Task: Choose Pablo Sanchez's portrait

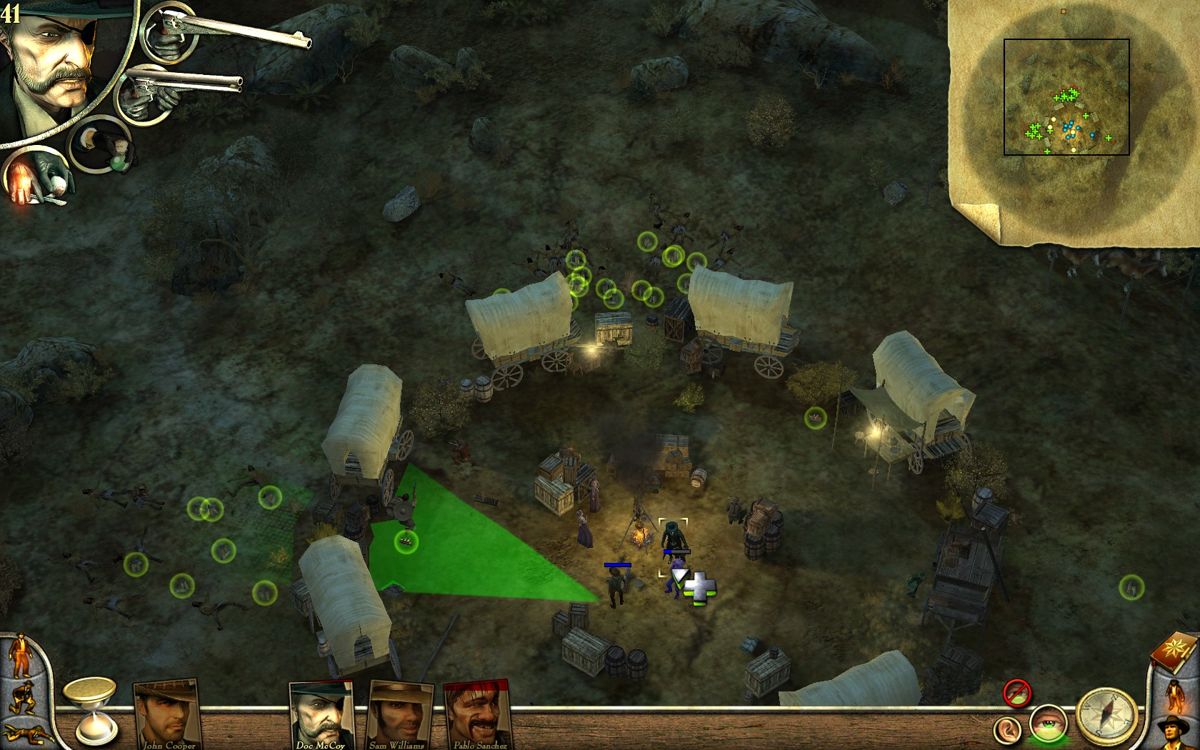Action: (x=477, y=714)
